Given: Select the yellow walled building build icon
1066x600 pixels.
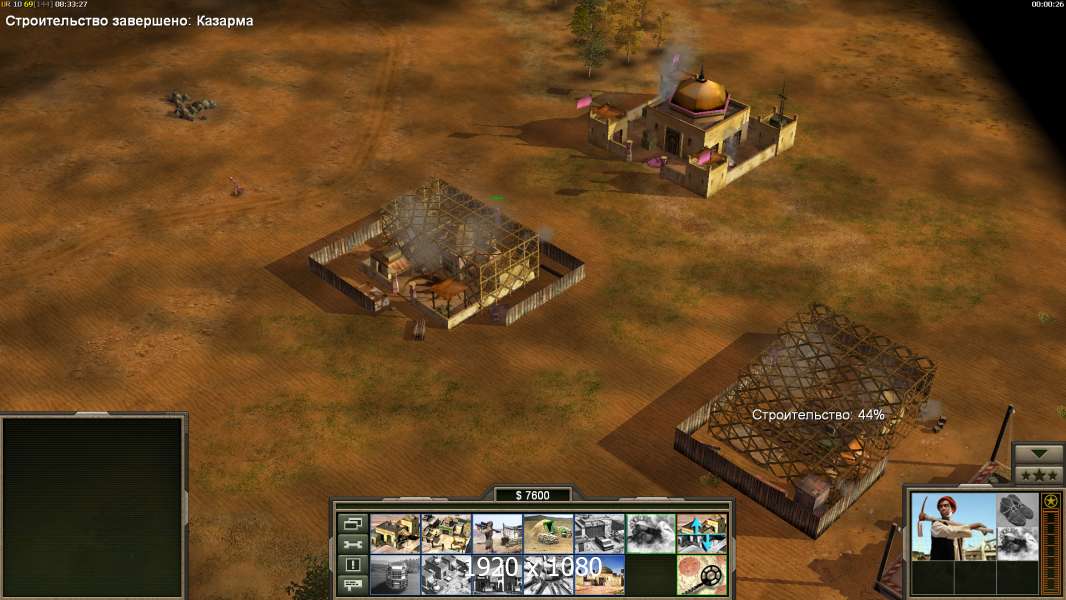Looking at the screenshot, I should click(395, 533).
